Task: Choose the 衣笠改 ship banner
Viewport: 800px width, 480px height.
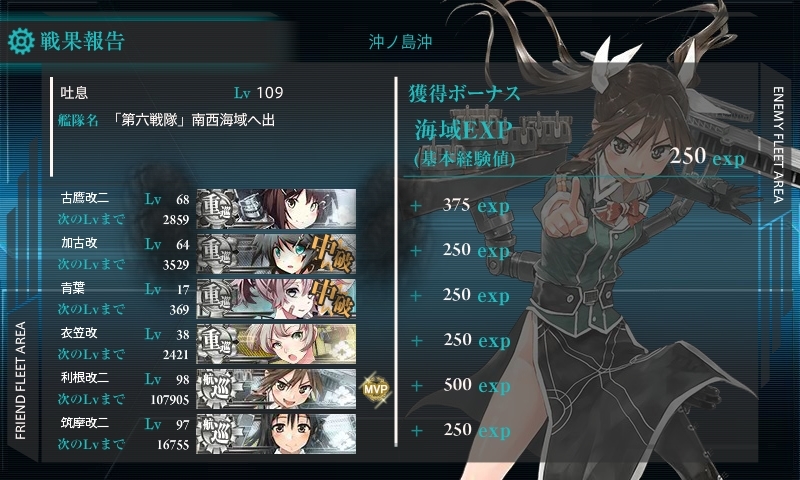Action: [276, 343]
